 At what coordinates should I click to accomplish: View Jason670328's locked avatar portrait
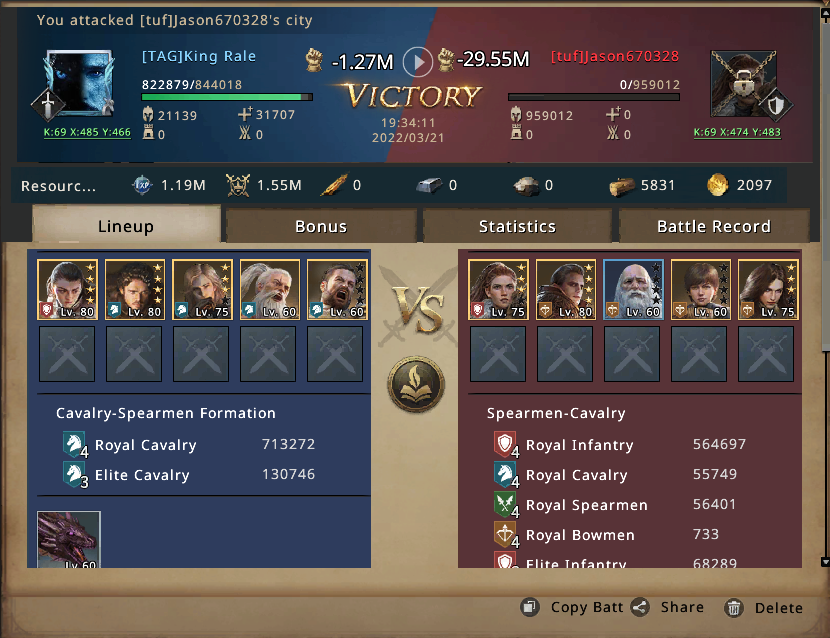tap(745, 84)
